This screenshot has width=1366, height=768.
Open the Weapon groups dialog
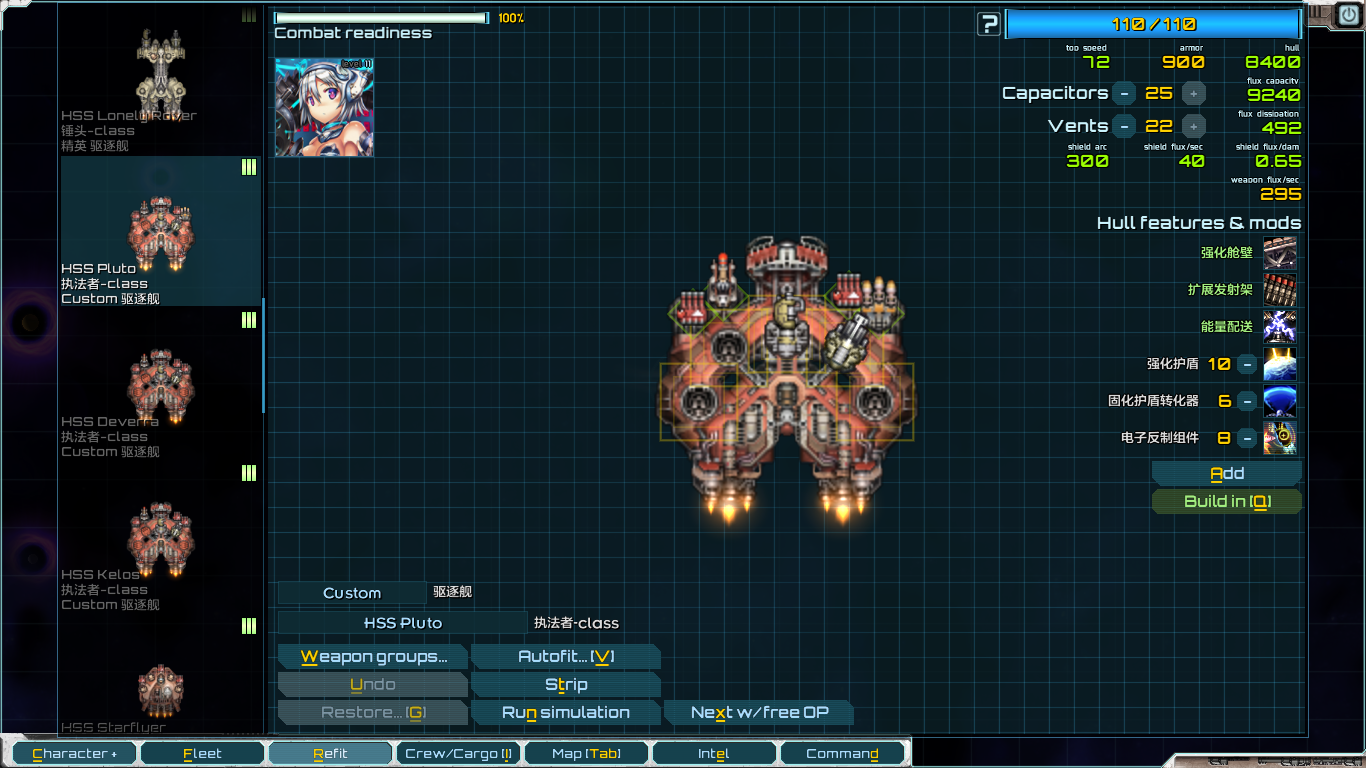(372, 656)
